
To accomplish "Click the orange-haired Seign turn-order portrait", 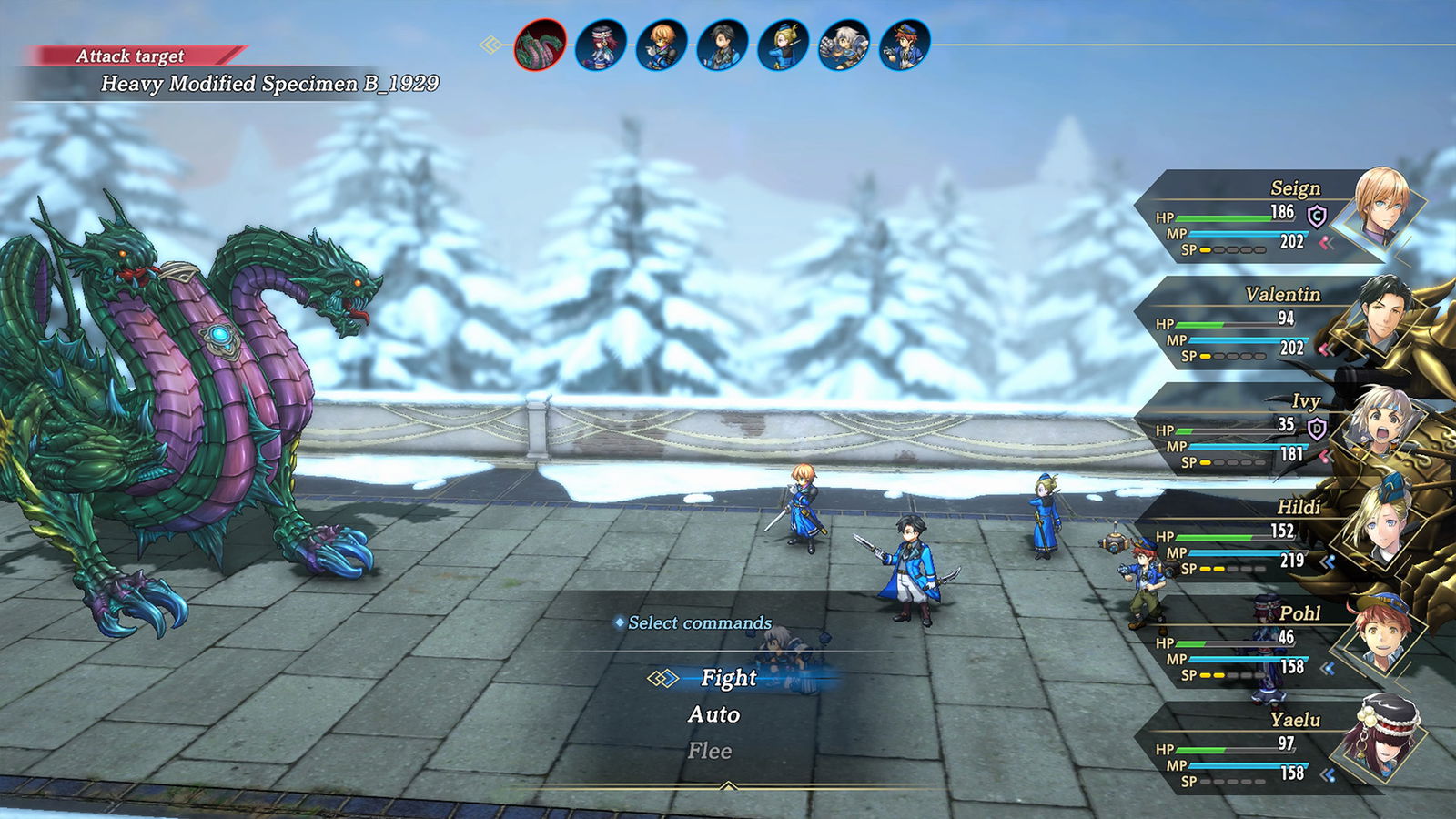I will [662, 45].
